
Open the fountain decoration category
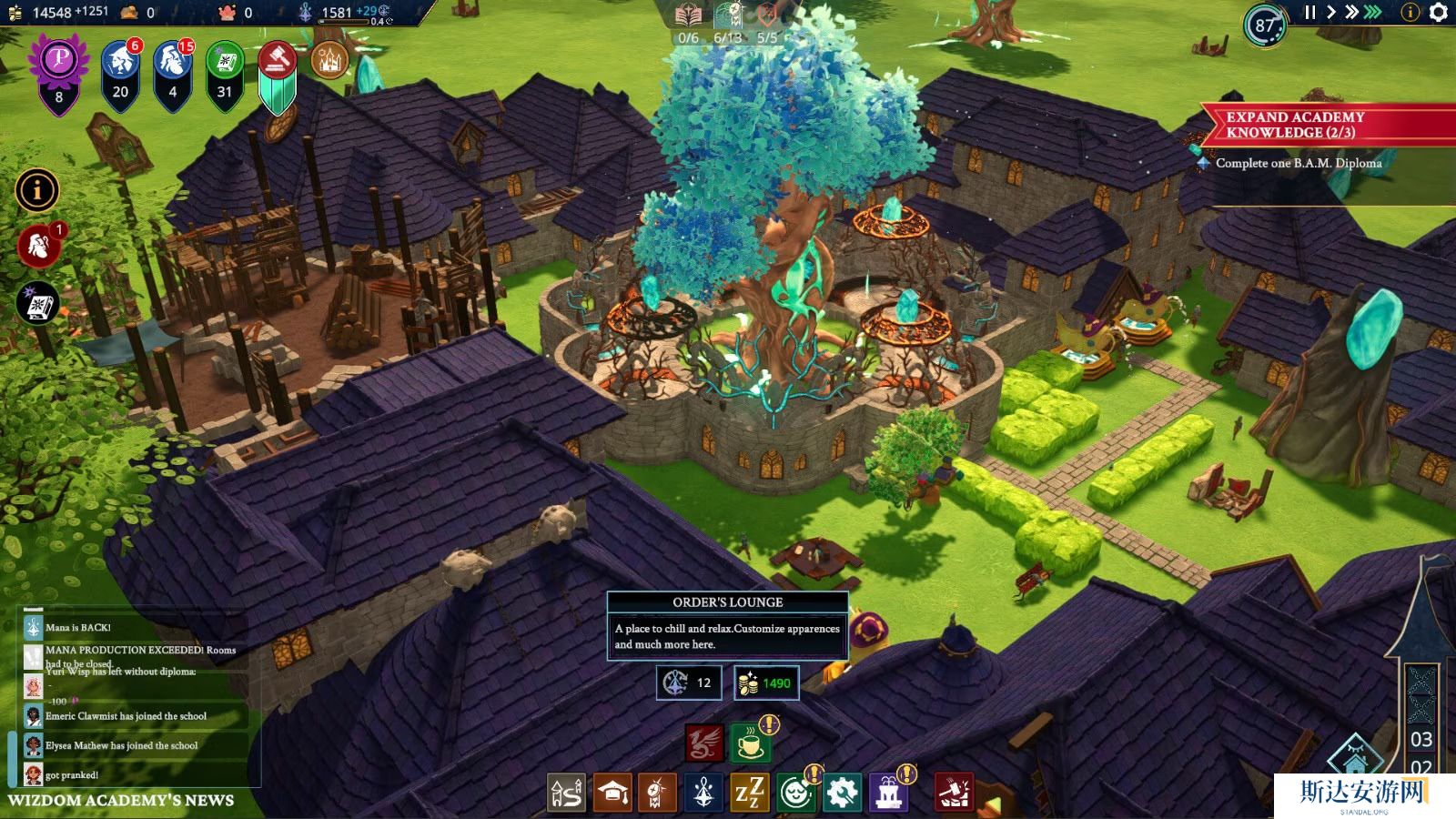pos(888,794)
